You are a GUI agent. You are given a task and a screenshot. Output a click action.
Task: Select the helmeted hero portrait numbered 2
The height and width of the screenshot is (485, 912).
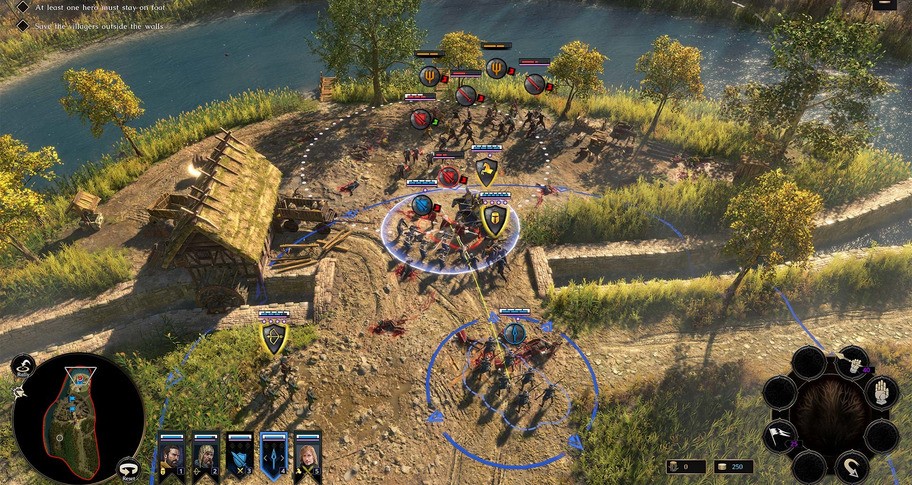pyautogui.click(x=205, y=457)
